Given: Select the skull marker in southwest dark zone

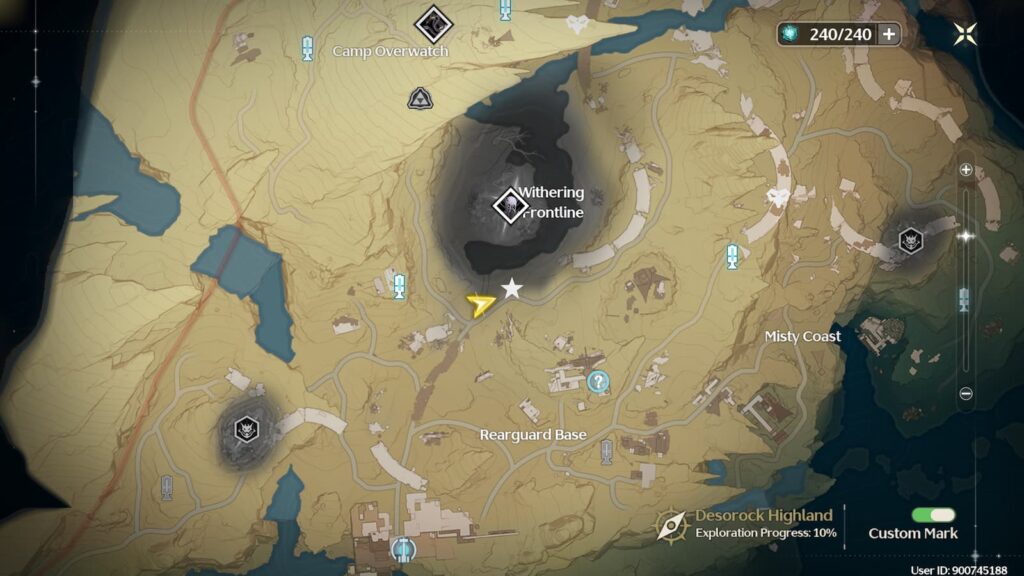Looking at the screenshot, I should (246, 430).
